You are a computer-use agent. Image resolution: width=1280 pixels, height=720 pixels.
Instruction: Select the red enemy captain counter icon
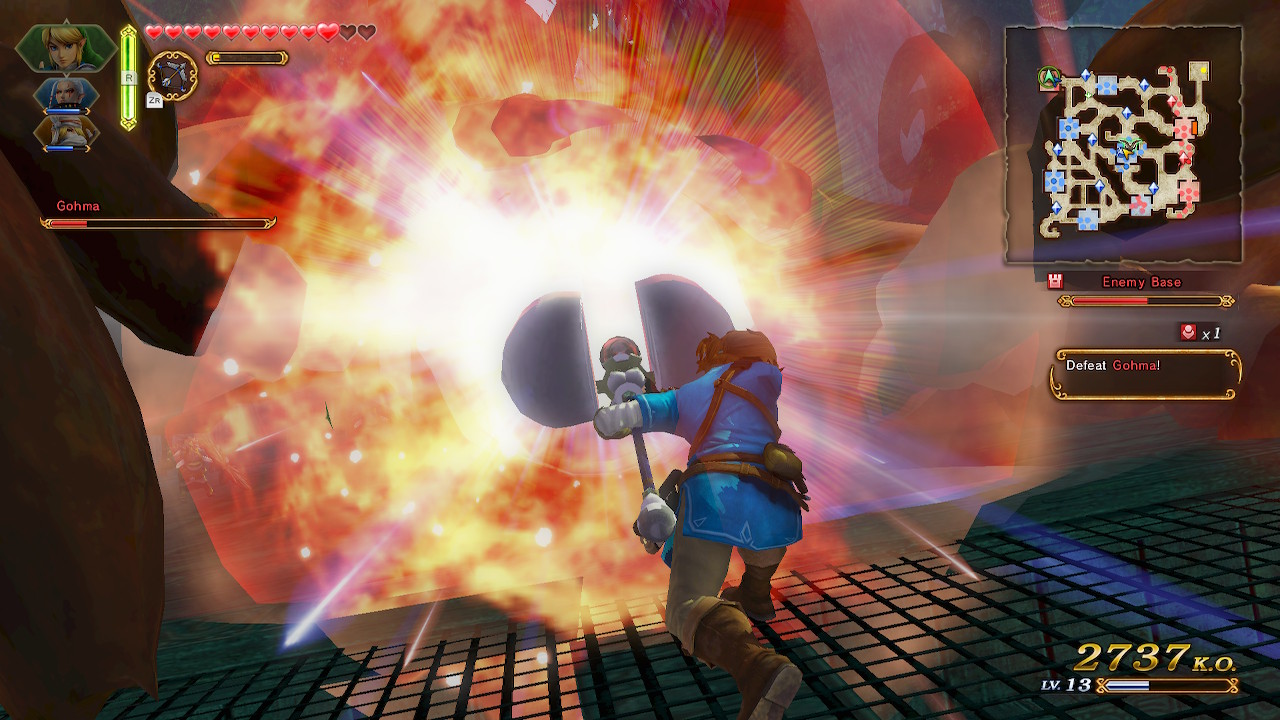[x=1188, y=332]
